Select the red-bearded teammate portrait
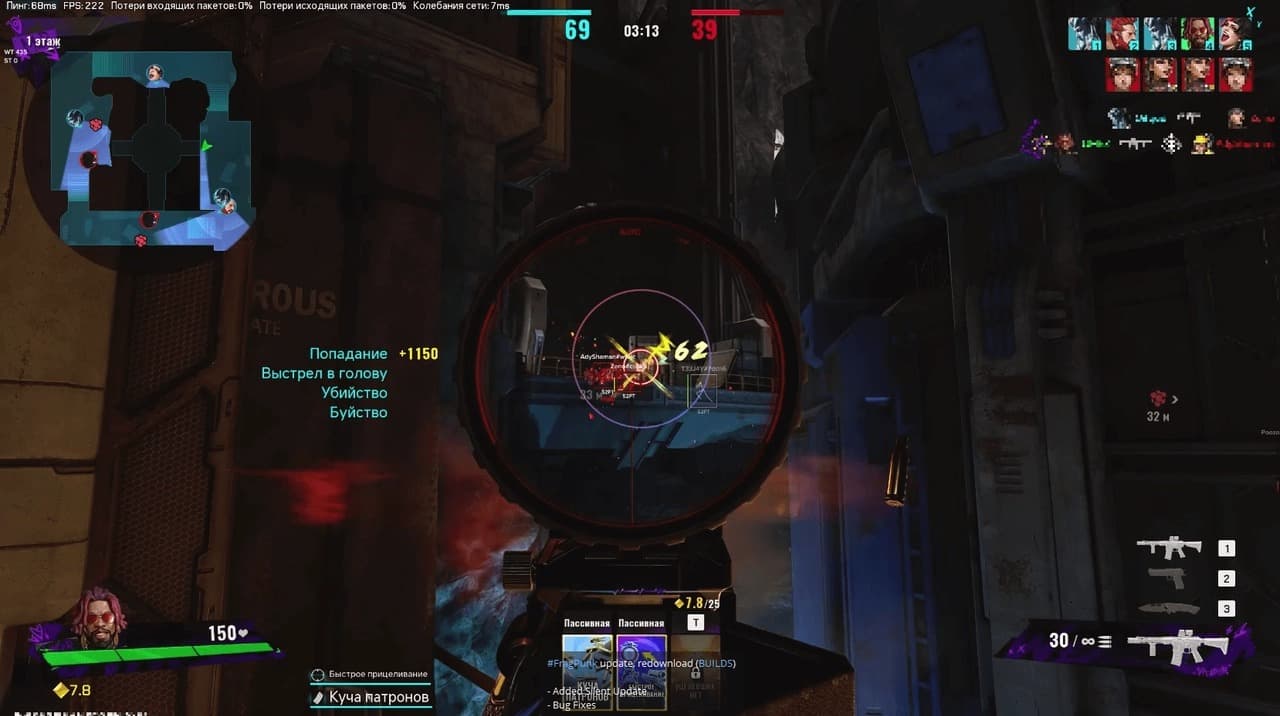 1122,34
